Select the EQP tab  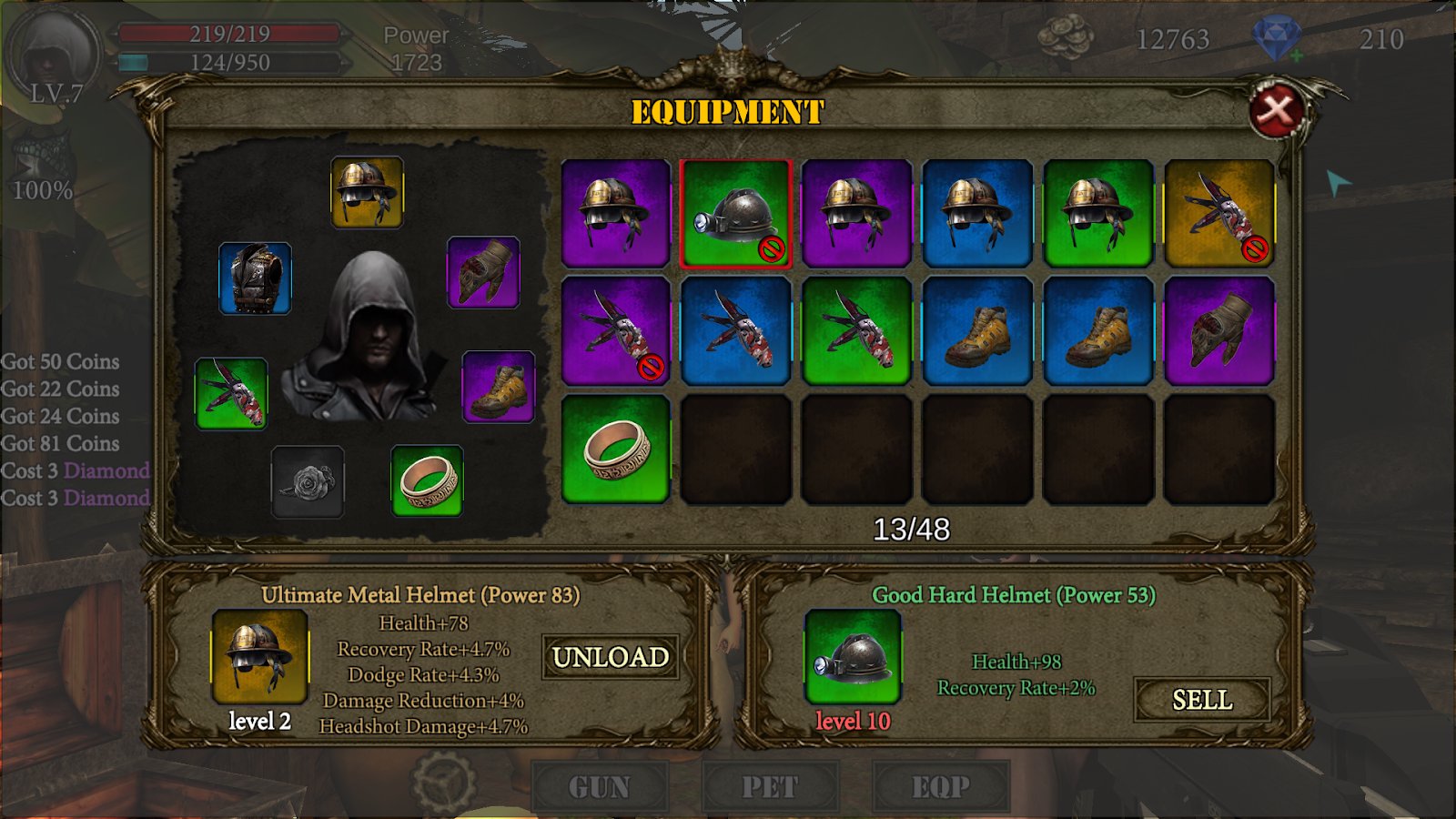(941, 787)
